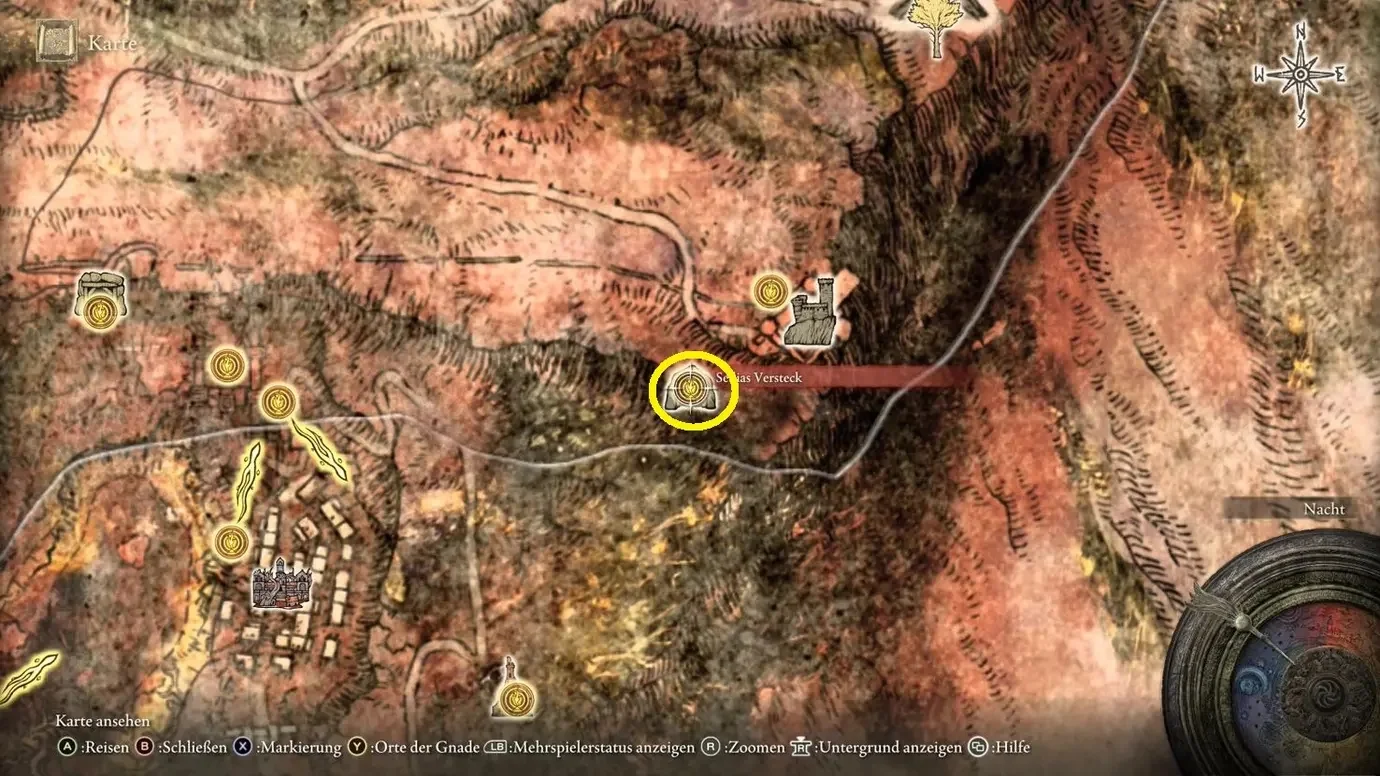The height and width of the screenshot is (776, 1380).
Task: Click the Nacht label on the right side
Action: 1324,509
